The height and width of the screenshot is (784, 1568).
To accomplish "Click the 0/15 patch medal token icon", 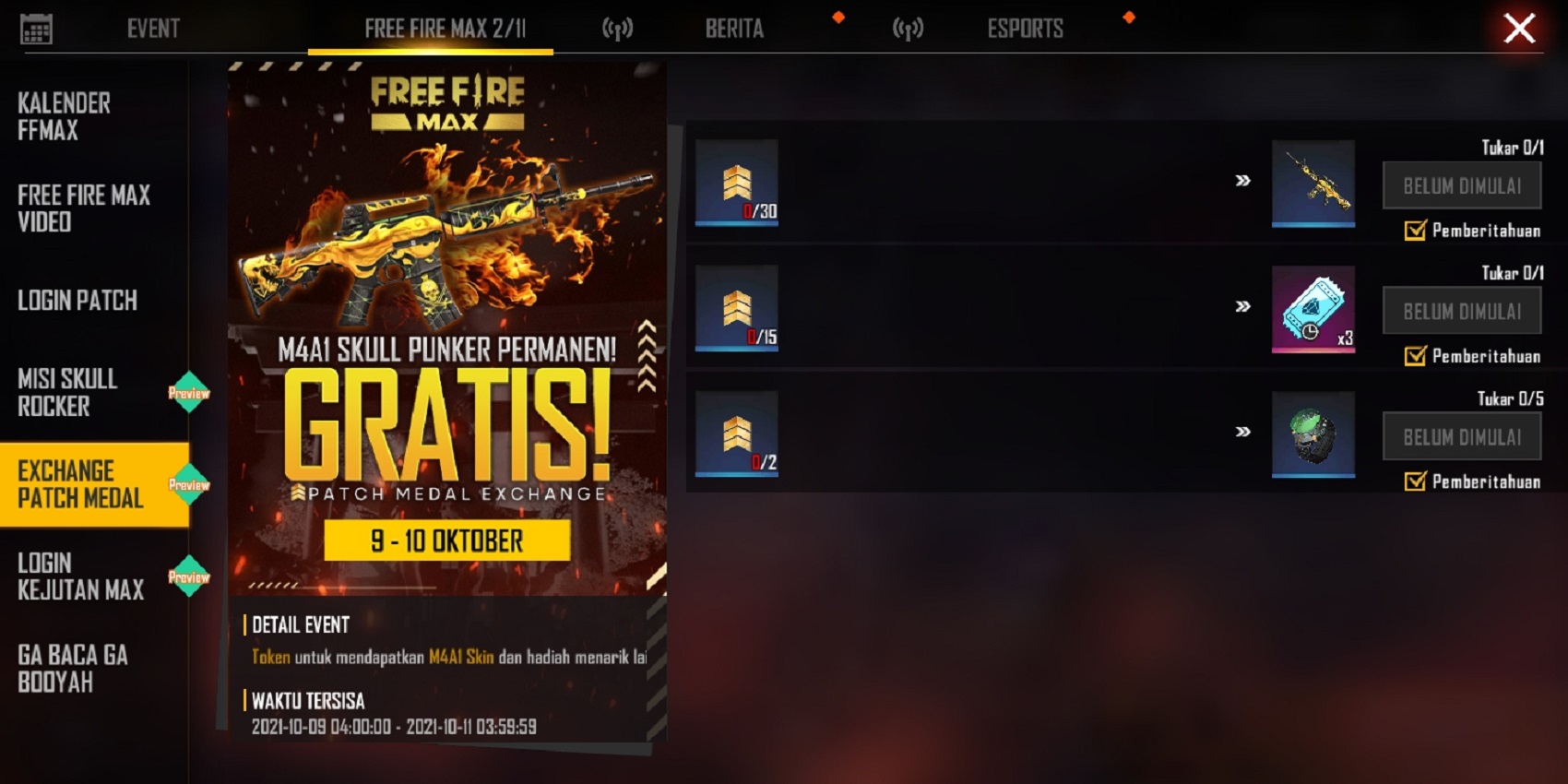I will [x=736, y=309].
